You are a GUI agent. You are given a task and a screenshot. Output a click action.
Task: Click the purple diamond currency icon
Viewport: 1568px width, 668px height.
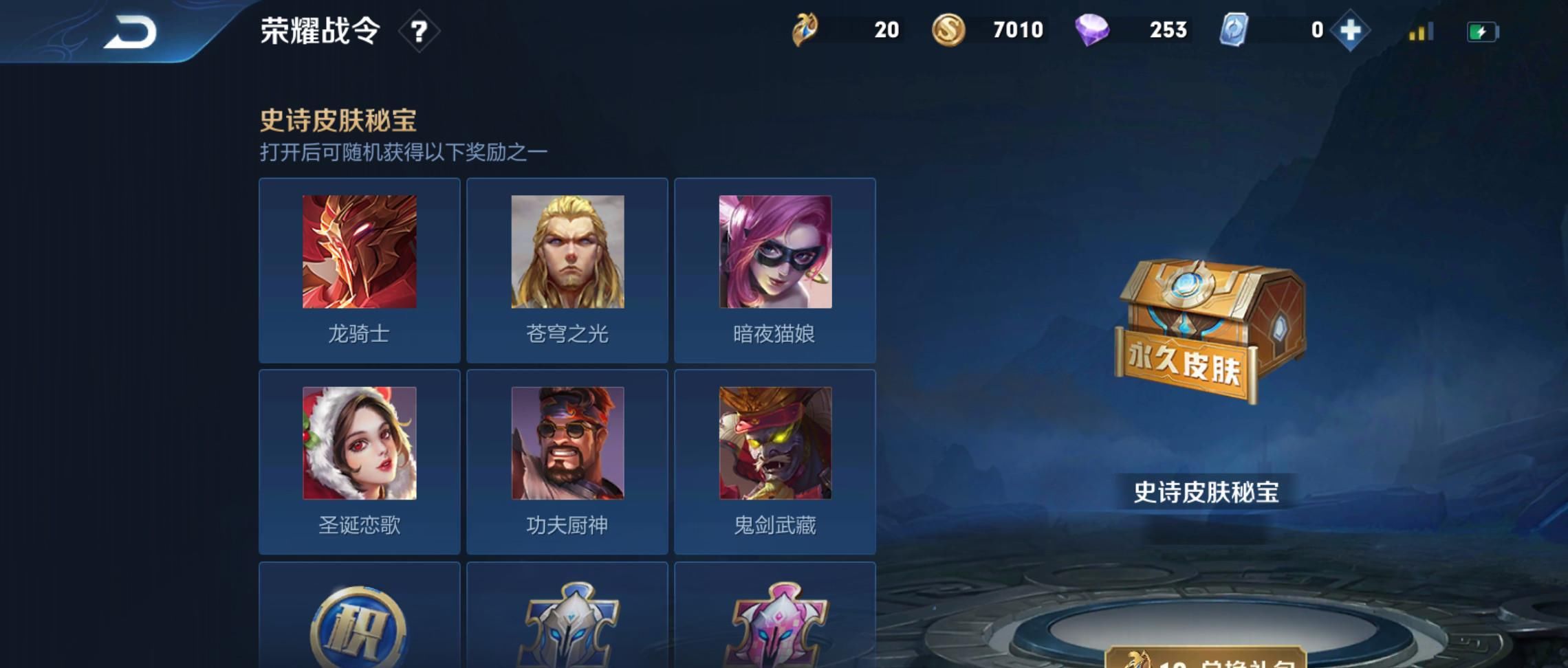[x=1093, y=30]
